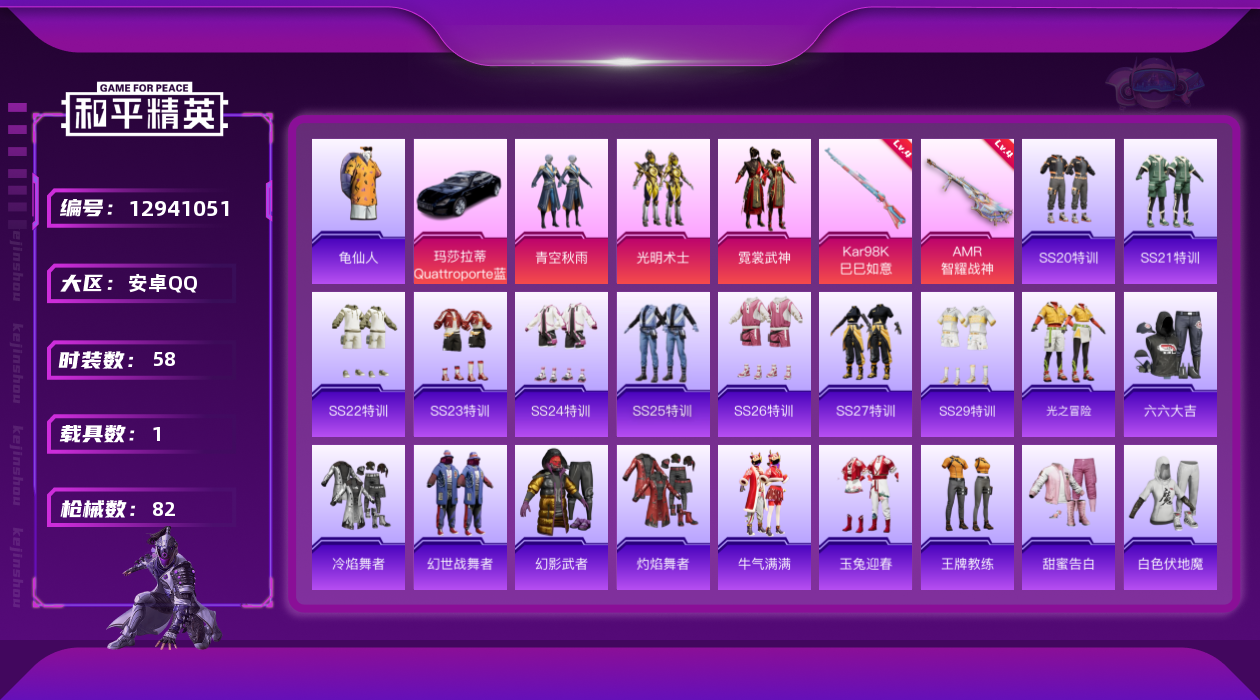View the 幻影武者 outfit card
Screen dimensions: 1260x700
[x=561, y=517]
